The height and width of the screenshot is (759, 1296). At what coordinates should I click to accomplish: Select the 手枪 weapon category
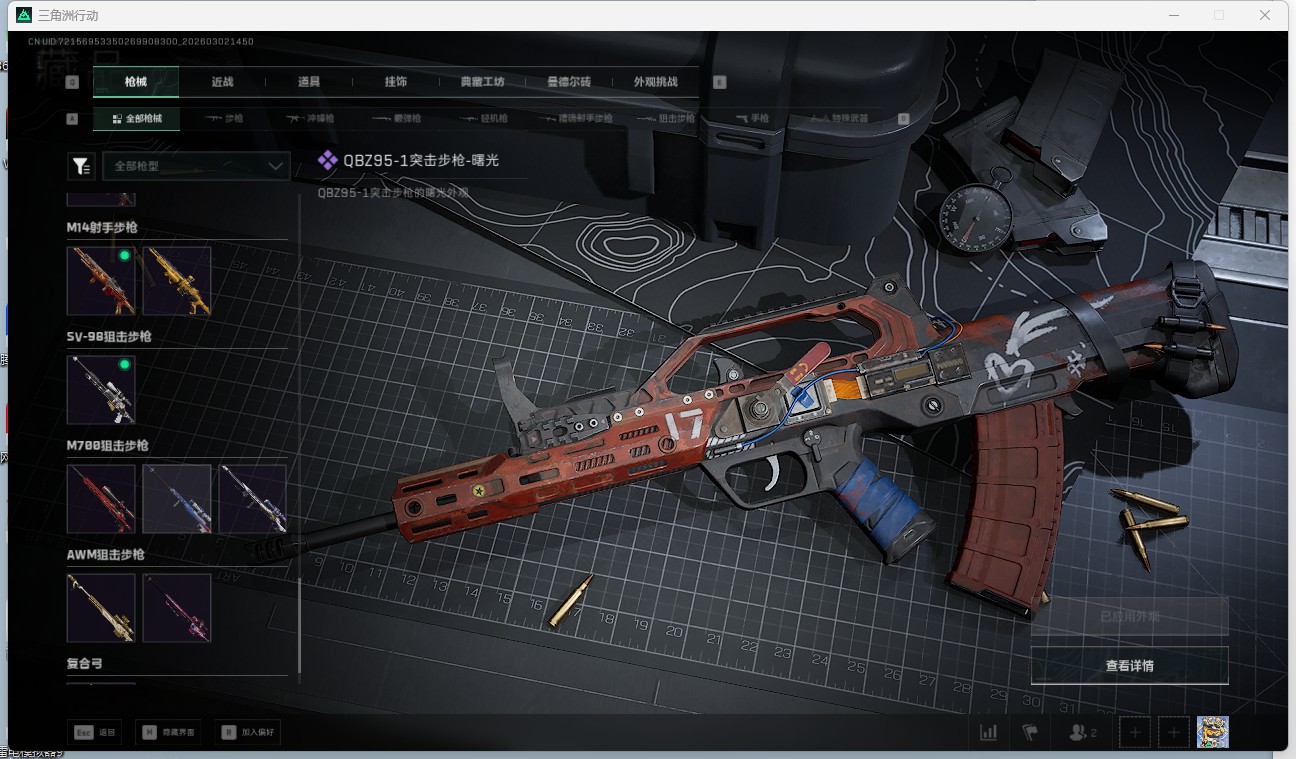[753, 118]
